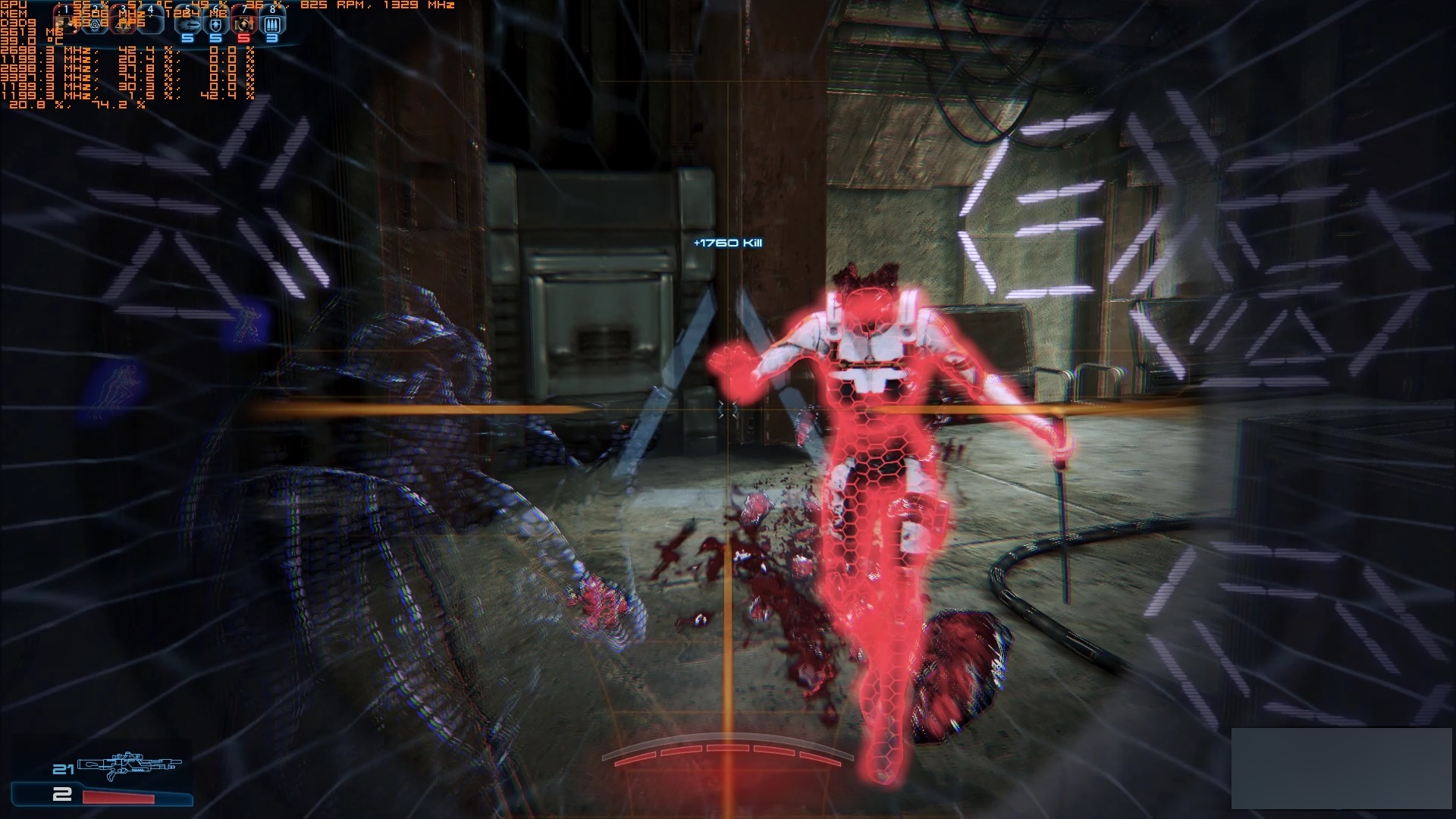Toggle the blue charge counter showing 3

273,38
